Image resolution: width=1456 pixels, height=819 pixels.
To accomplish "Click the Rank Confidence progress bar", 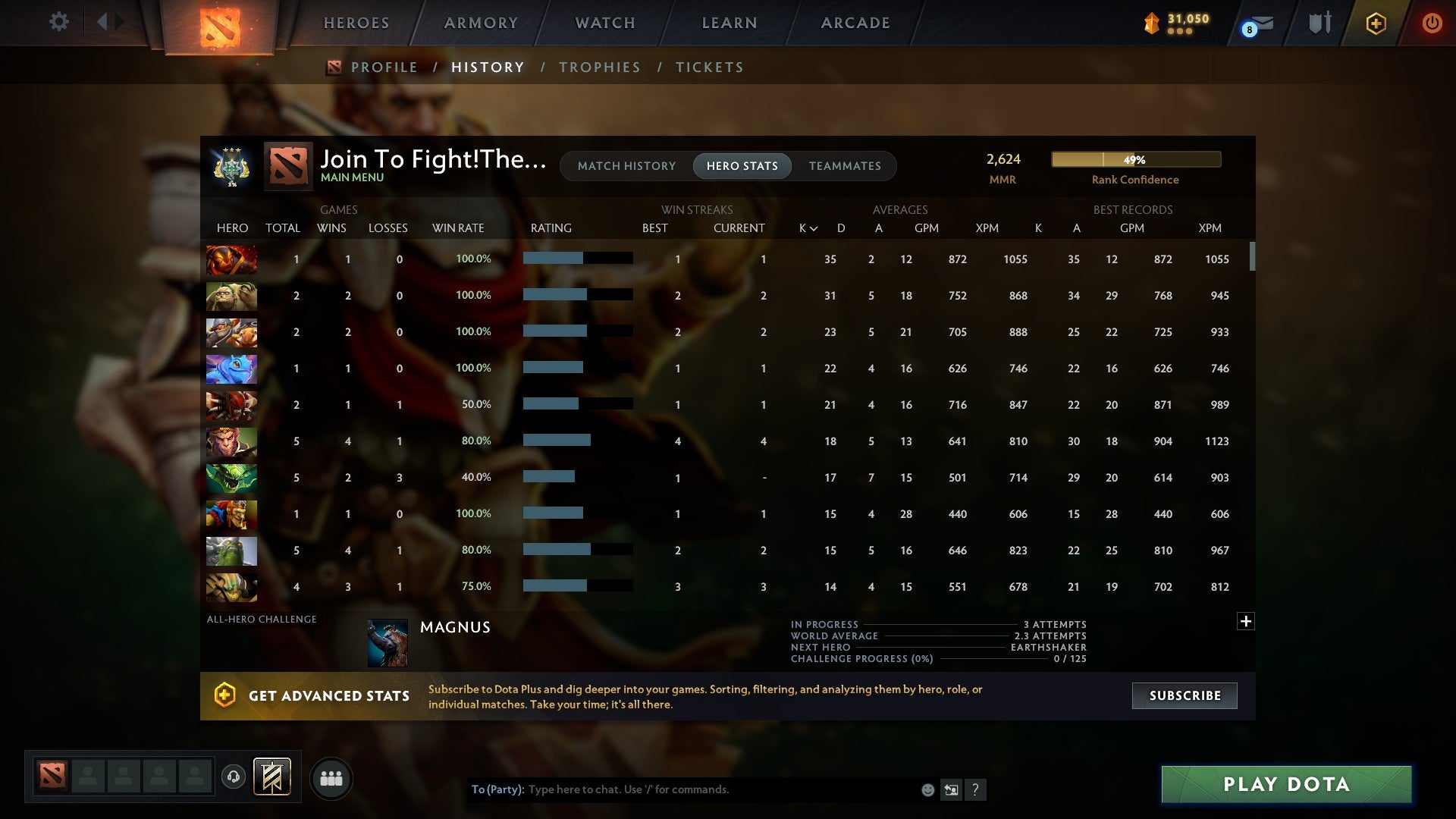I will coord(1135,159).
